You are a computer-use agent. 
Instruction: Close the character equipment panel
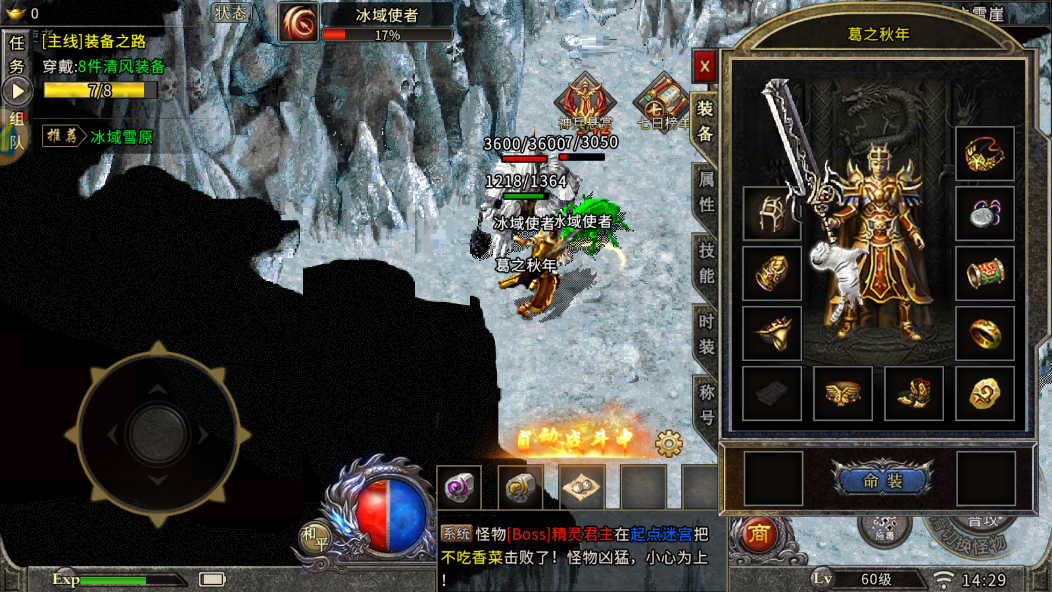705,67
